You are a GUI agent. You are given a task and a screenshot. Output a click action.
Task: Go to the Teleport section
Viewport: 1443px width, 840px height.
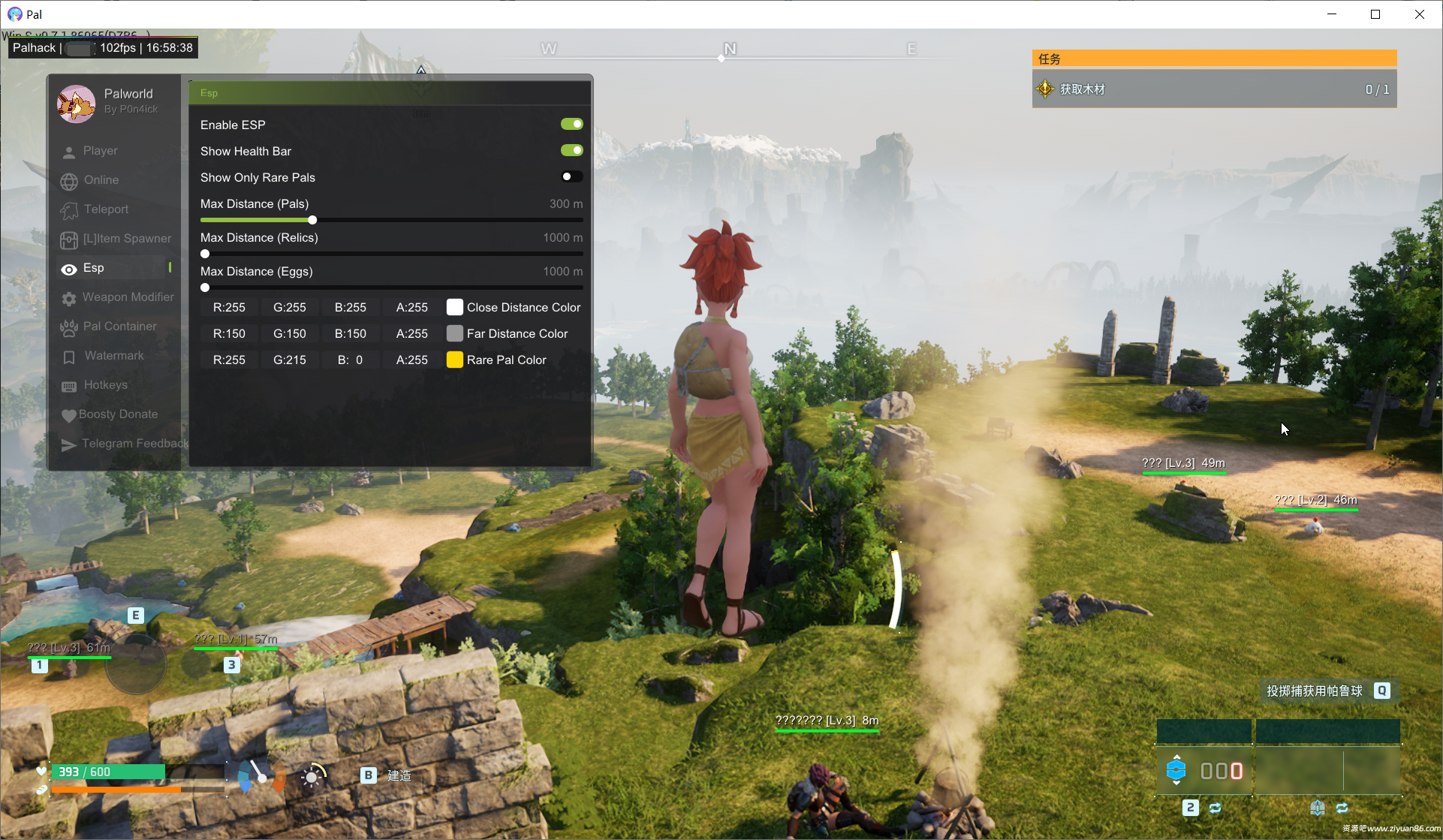click(105, 209)
